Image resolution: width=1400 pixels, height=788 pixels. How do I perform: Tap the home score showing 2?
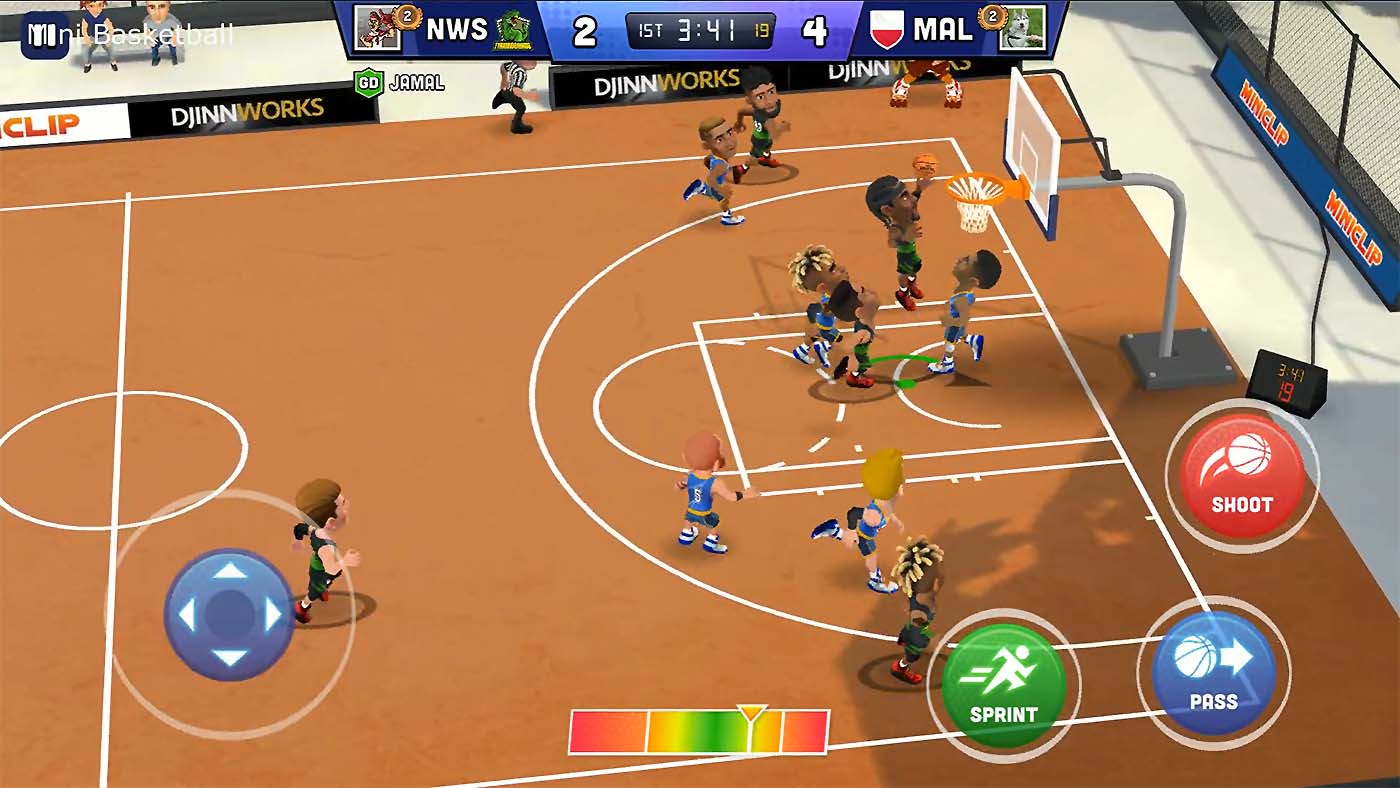(x=585, y=30)
